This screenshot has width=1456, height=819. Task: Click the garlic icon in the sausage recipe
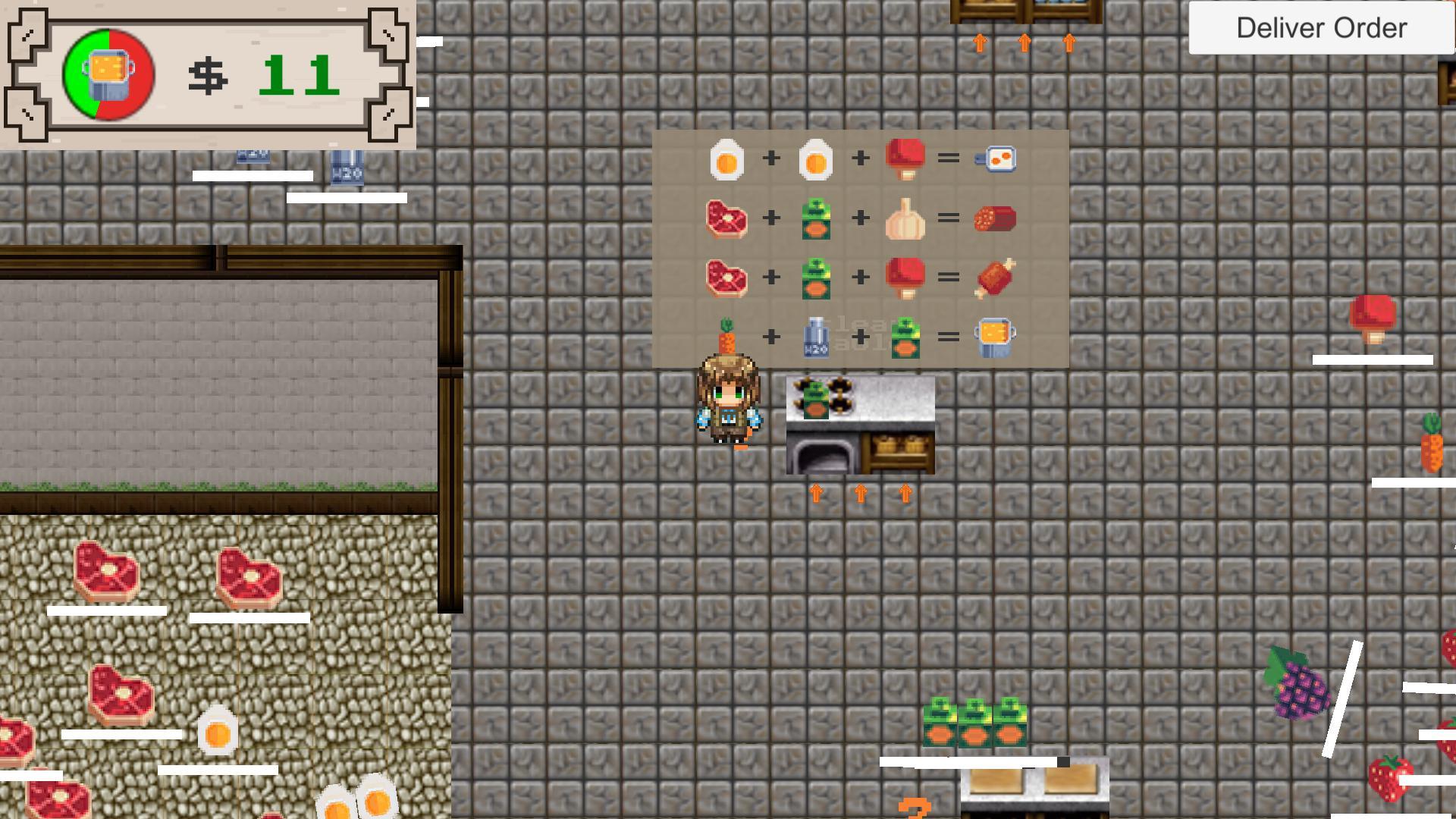(x=906, y=218)
